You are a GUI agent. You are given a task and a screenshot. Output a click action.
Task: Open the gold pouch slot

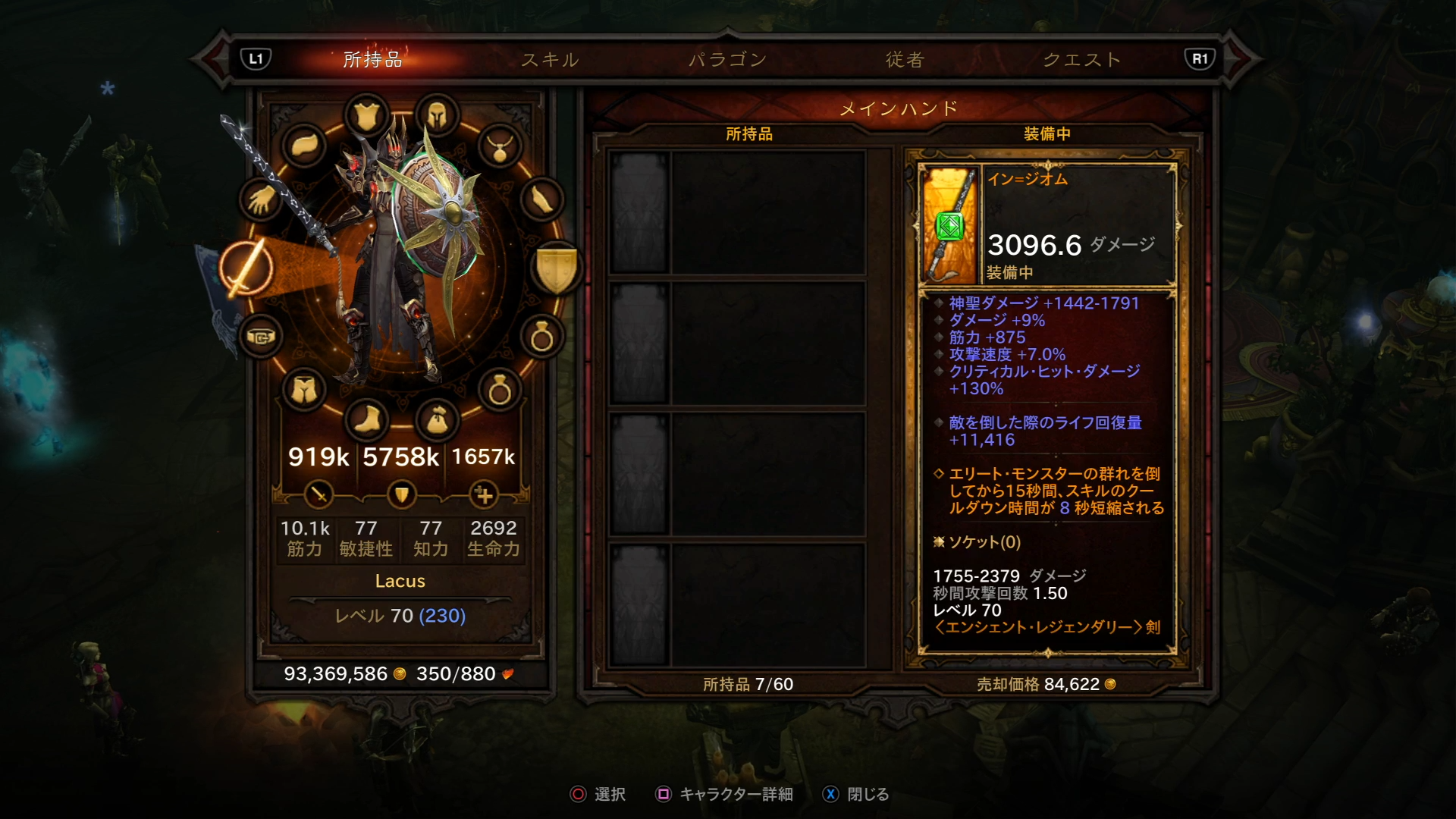coord(437,419)
